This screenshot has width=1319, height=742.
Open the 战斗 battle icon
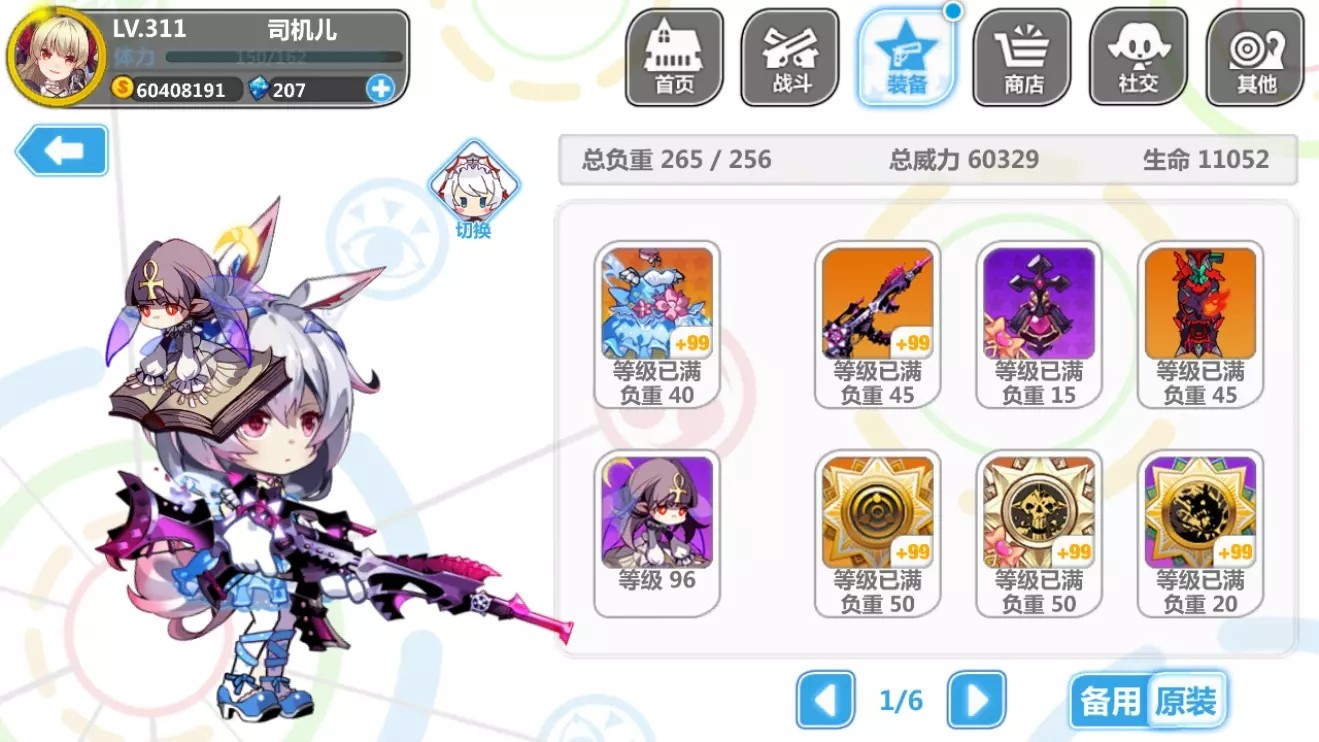[789, 57]
